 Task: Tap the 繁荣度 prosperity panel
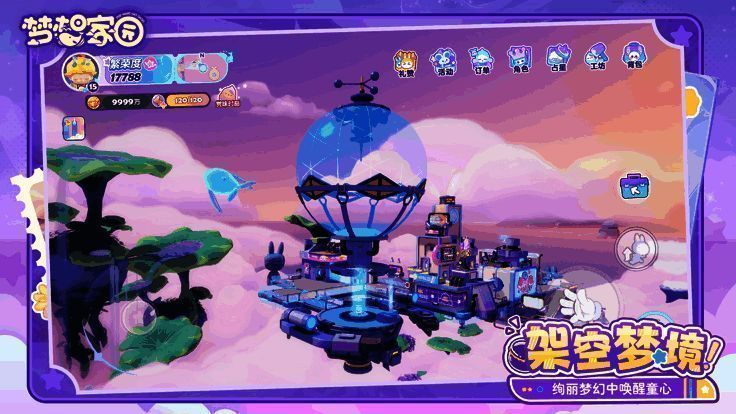[x=135, y=69]
